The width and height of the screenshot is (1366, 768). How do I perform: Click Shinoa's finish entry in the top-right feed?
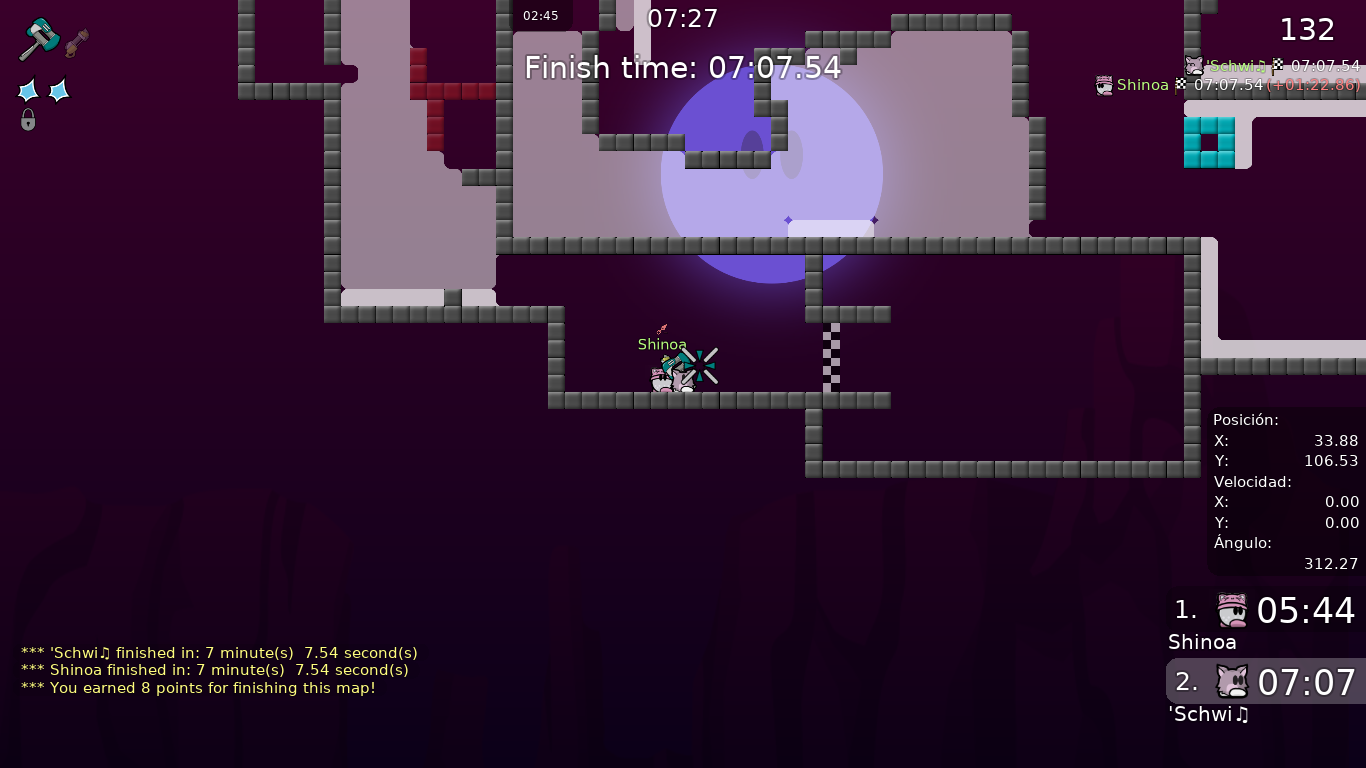coord(1228,85)
